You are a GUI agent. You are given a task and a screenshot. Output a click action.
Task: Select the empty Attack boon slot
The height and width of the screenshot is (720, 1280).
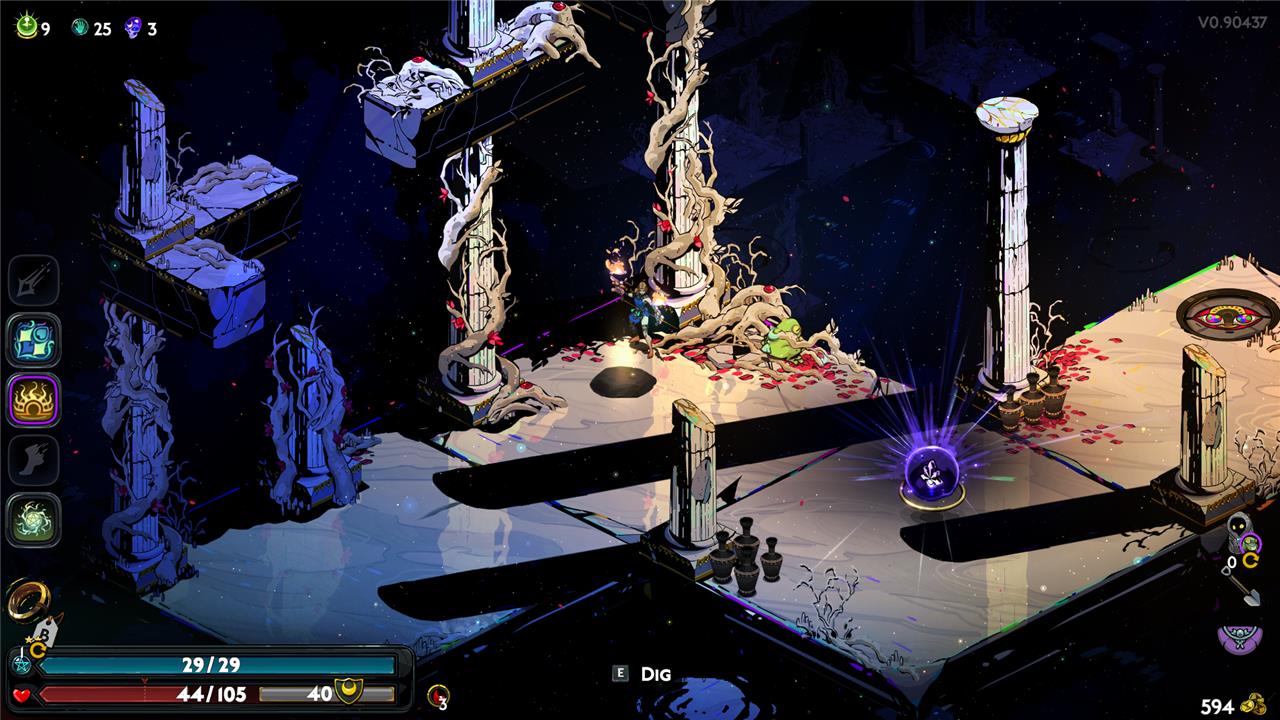coord(34,281)
